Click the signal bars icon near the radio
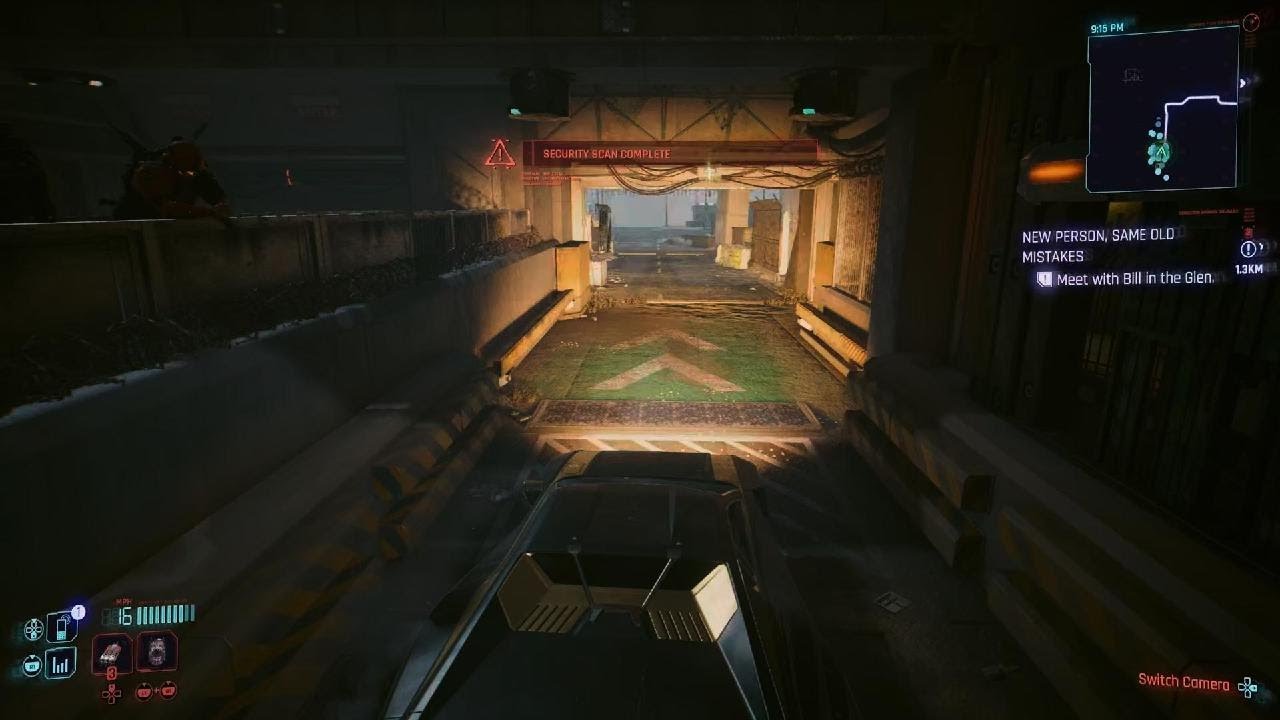1280x720 pixels. pyautogui.click(x=60, y=662)
